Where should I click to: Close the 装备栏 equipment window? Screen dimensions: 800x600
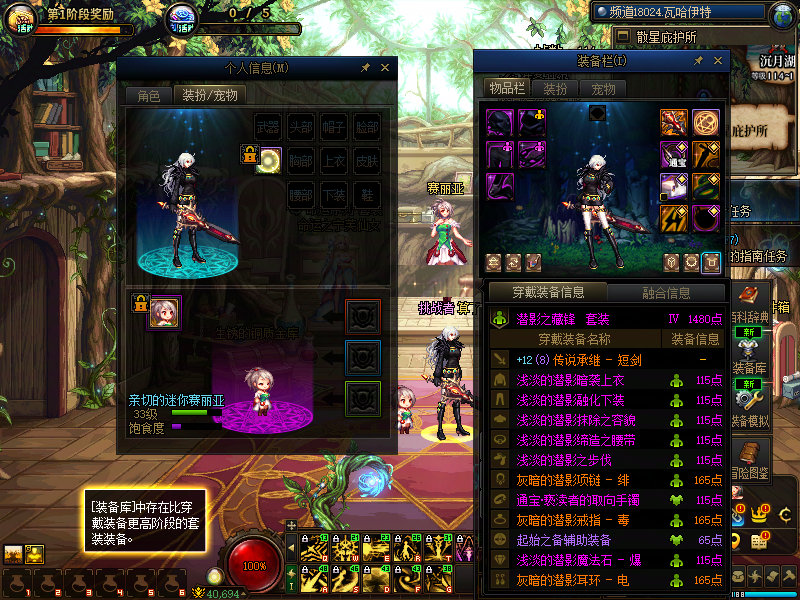tap(717, 61)
